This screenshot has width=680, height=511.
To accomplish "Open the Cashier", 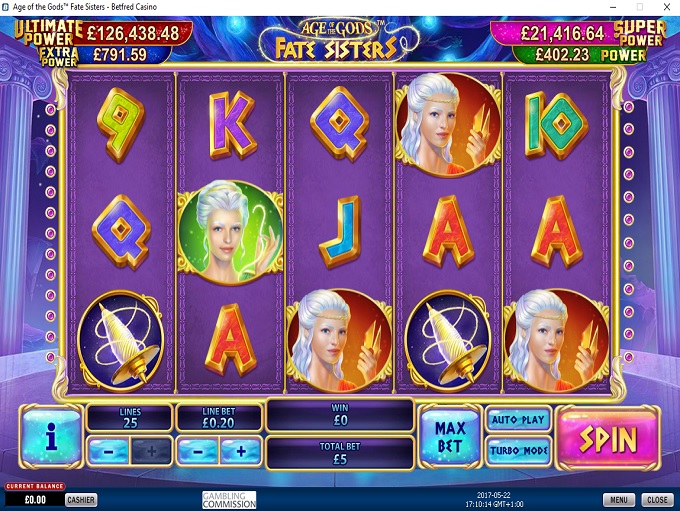I will (81, 500).
